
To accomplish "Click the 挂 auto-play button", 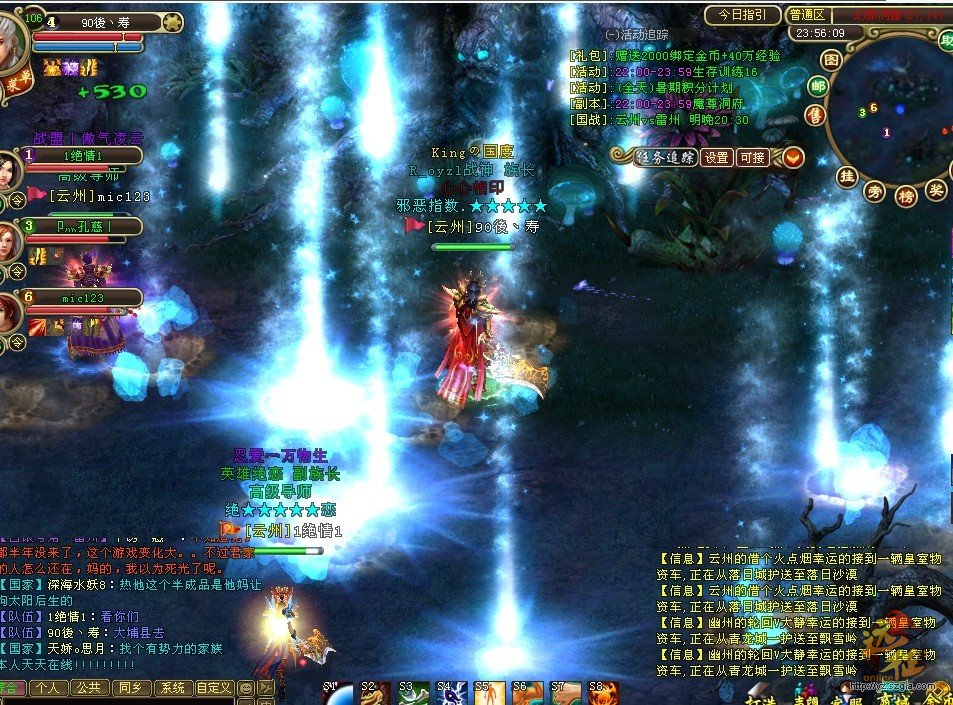I will coord(847,177).
